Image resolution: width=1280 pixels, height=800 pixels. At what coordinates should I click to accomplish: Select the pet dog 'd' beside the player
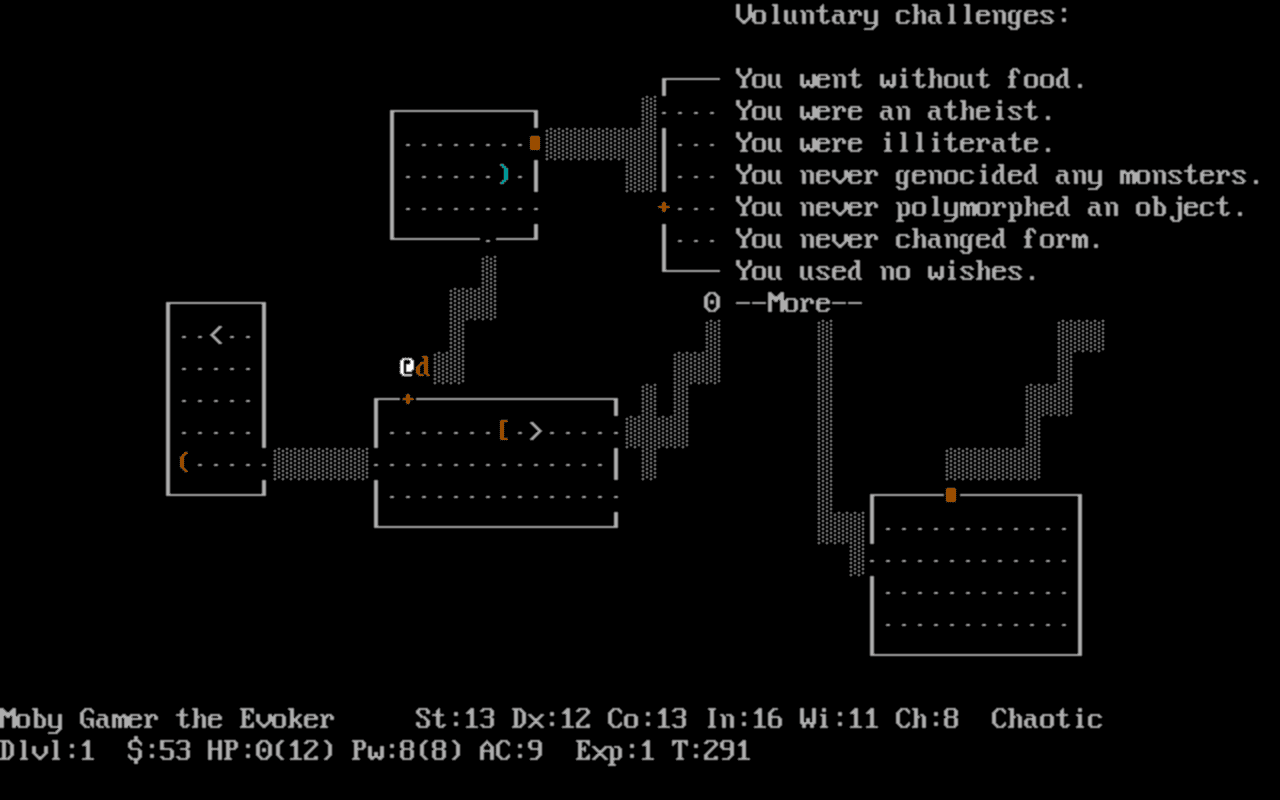click(x=422, y=366)
